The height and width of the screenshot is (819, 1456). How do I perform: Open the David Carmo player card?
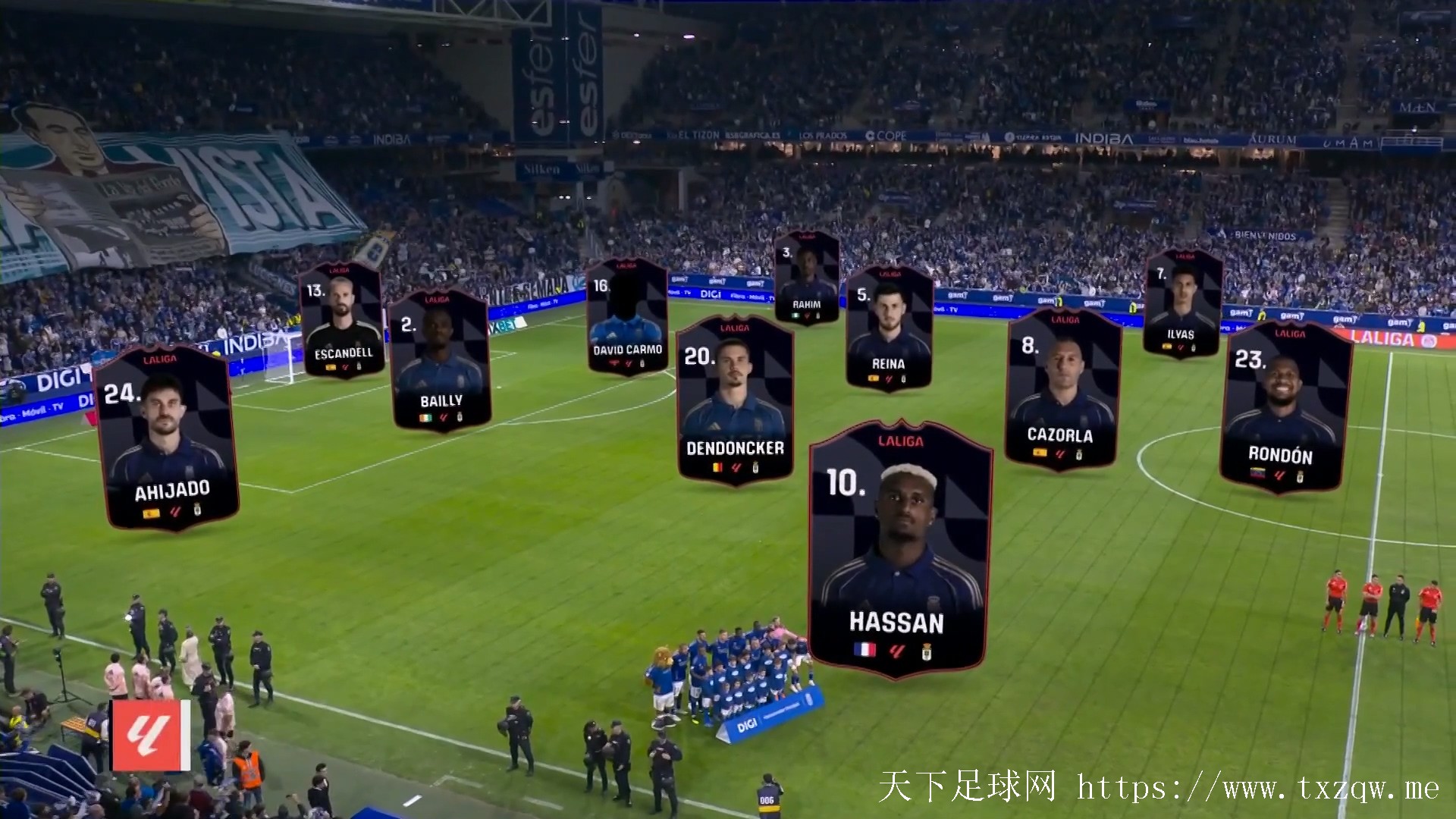626,316
